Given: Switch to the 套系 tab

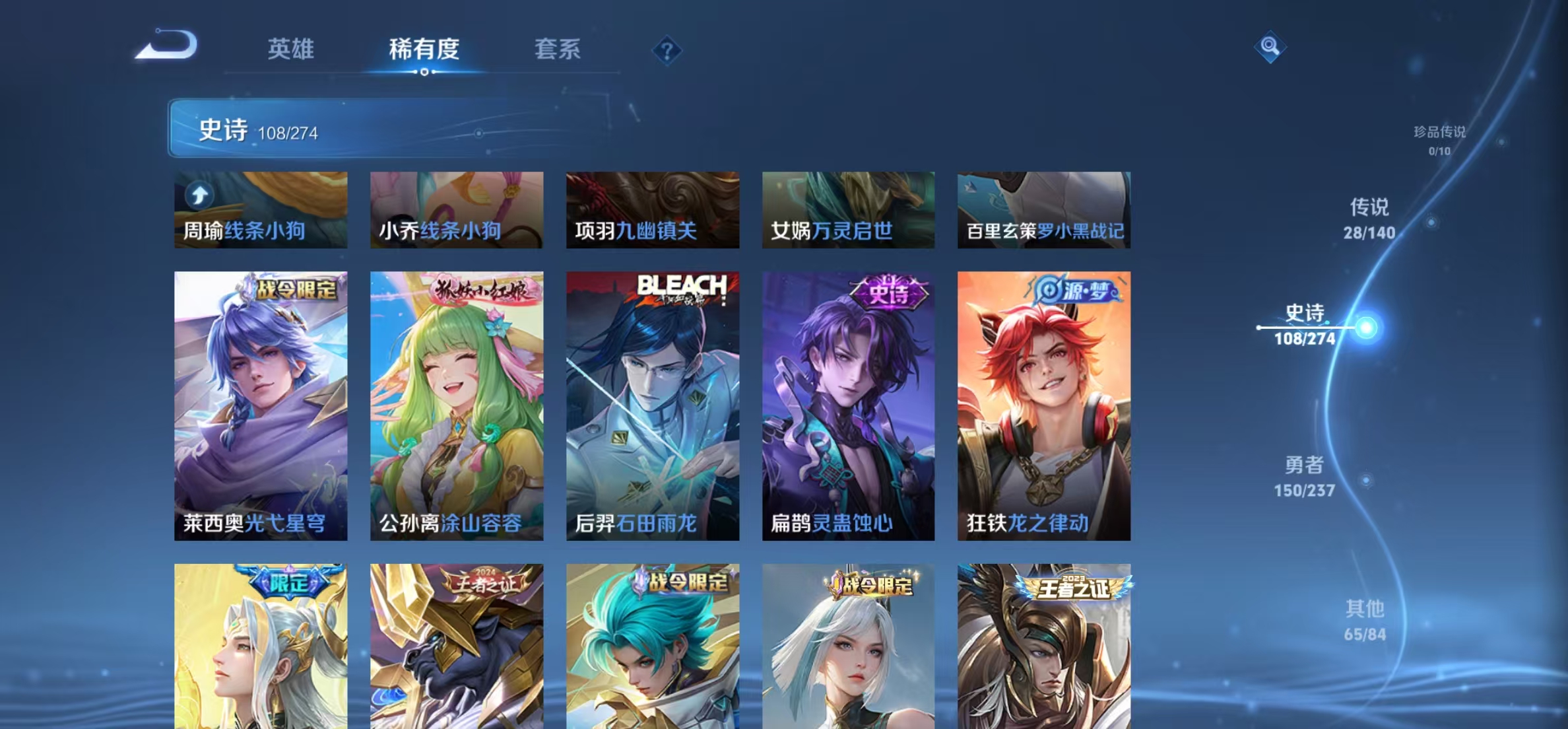Looking at the screenshot, I should point(558,49).
